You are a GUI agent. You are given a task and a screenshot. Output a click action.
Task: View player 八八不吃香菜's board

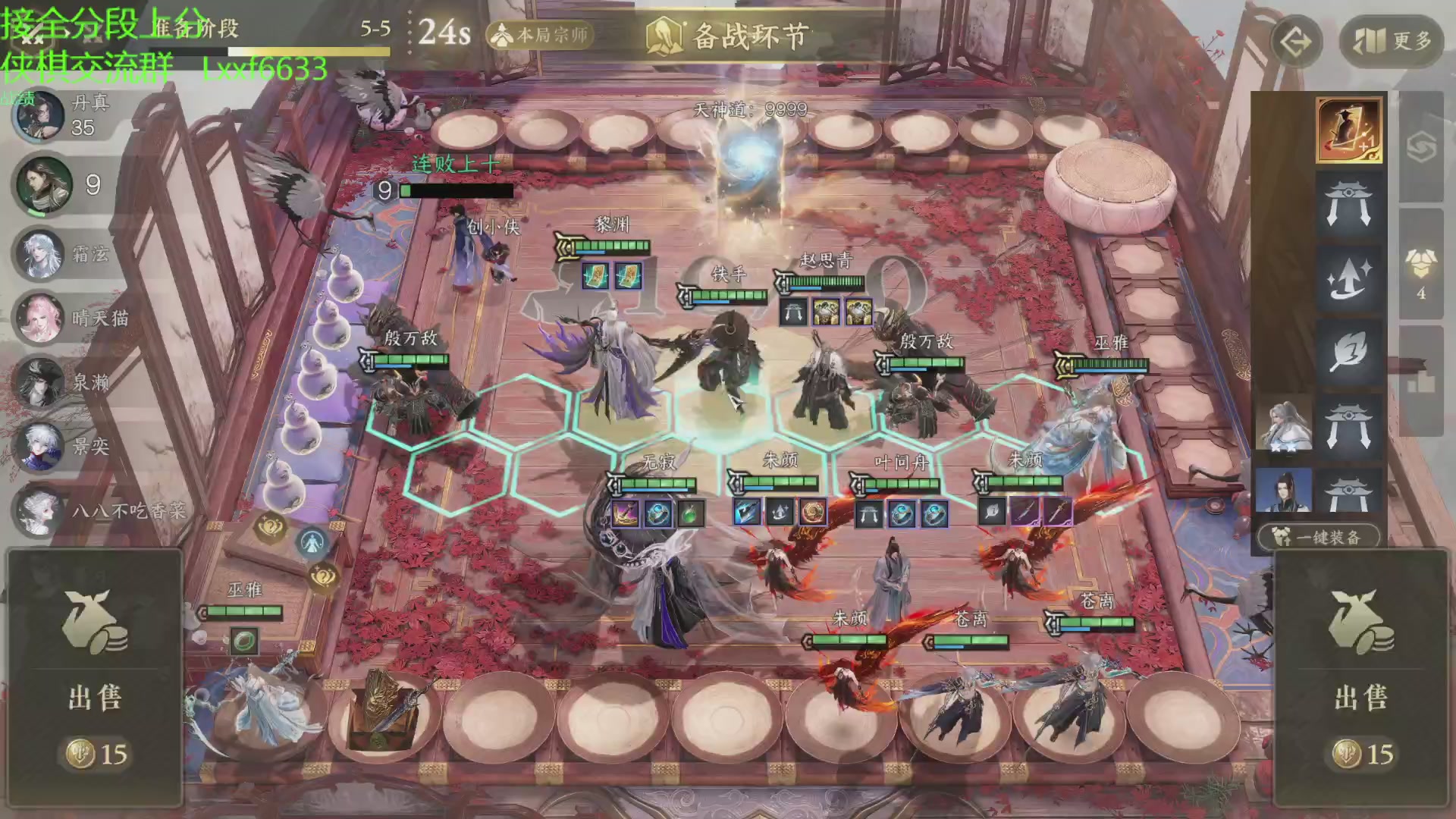[42, 510]
